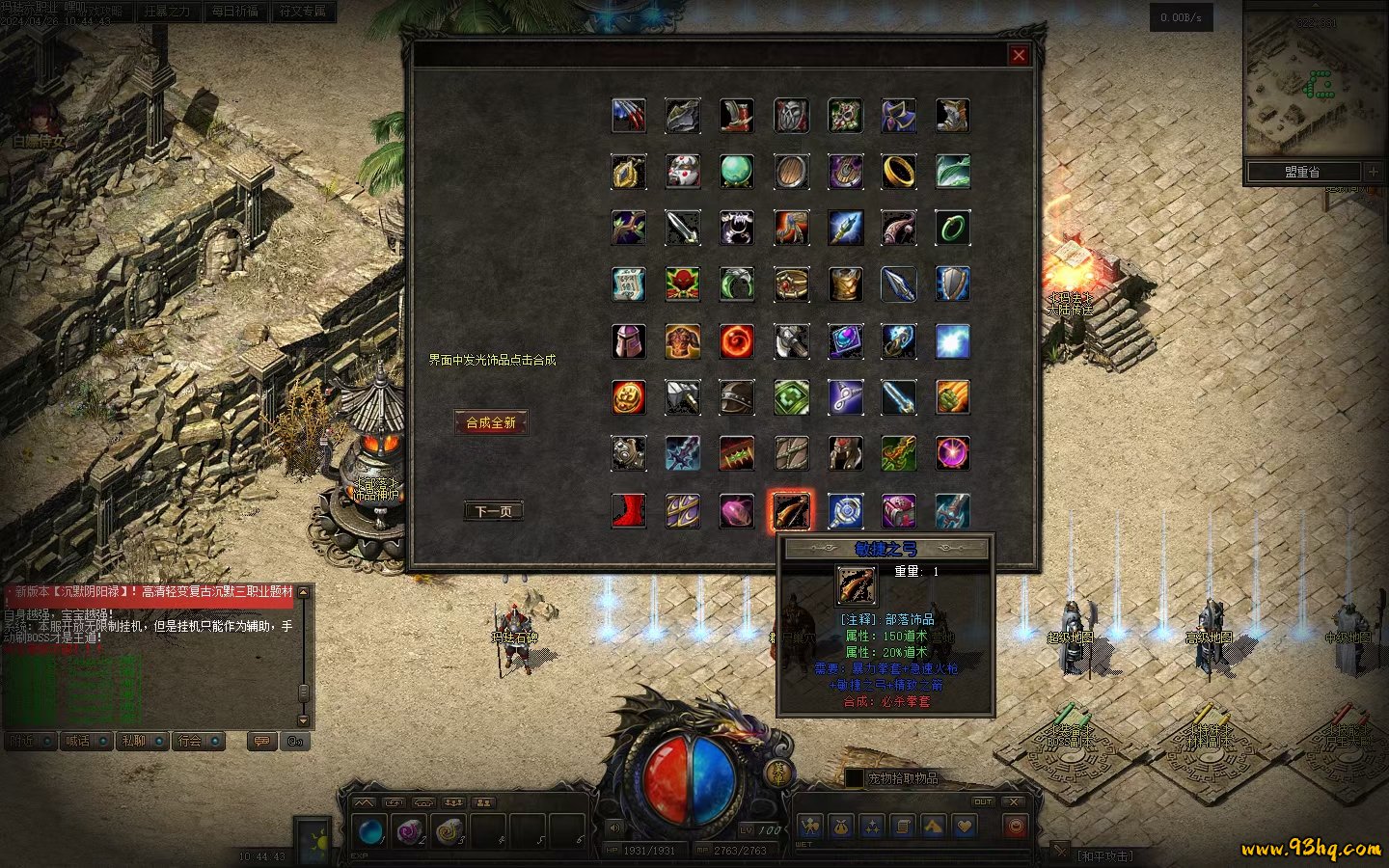1389x868 pixels.
Task: Open the bag from the pouch icon
Action: [841, 826]
